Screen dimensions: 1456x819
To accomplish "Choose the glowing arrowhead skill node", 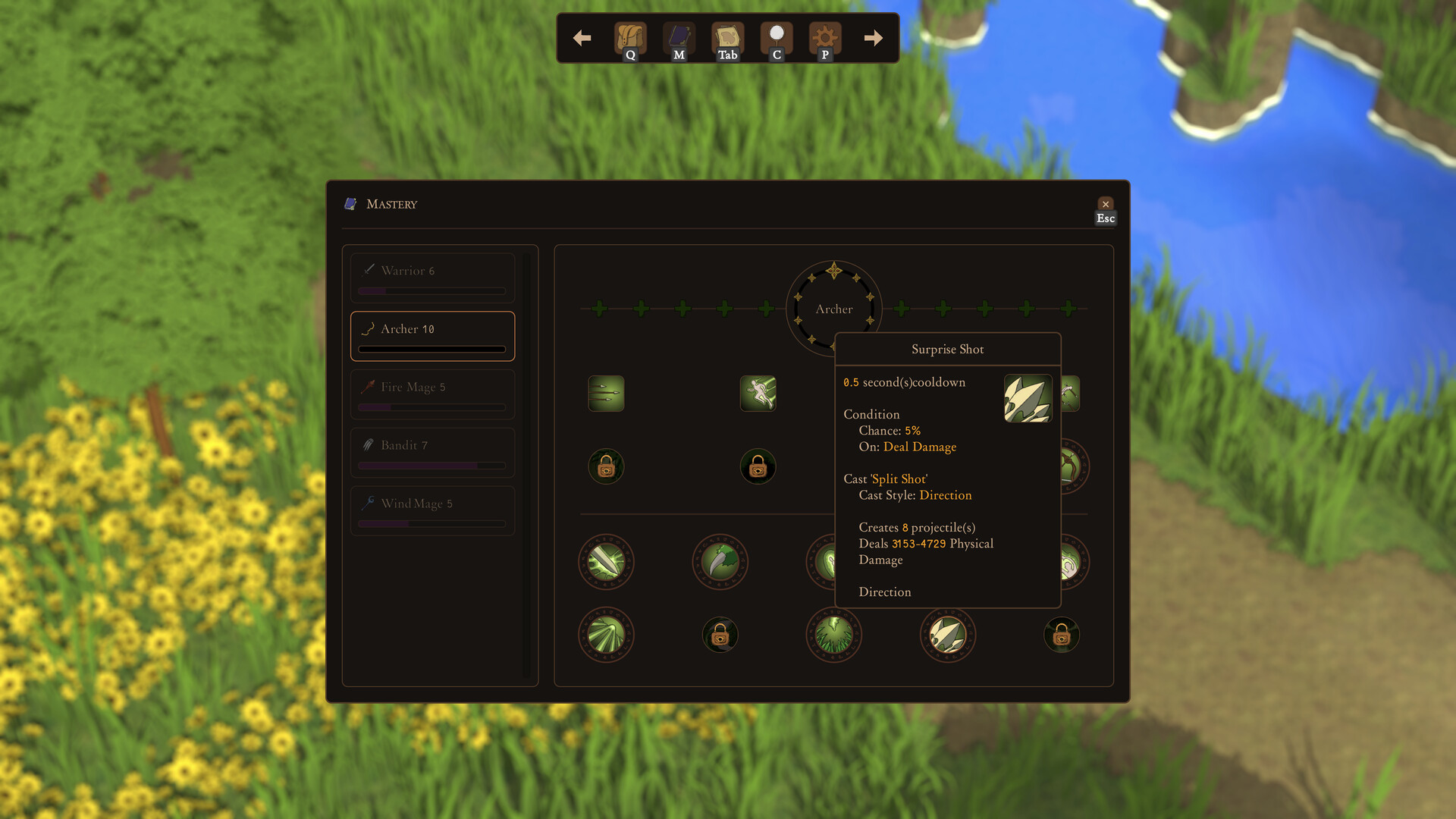I will coord(606,562).
